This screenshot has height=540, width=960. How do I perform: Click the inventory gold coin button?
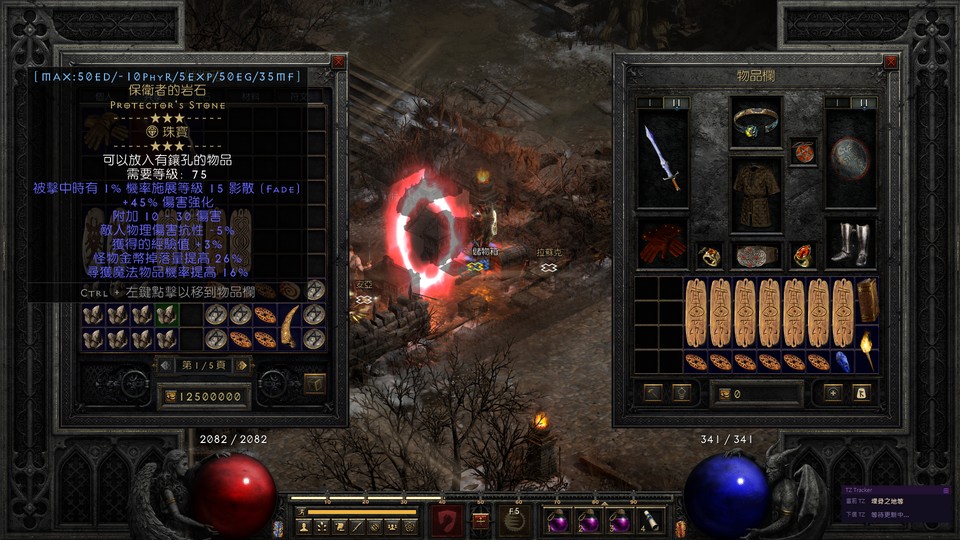pos(726,394)
